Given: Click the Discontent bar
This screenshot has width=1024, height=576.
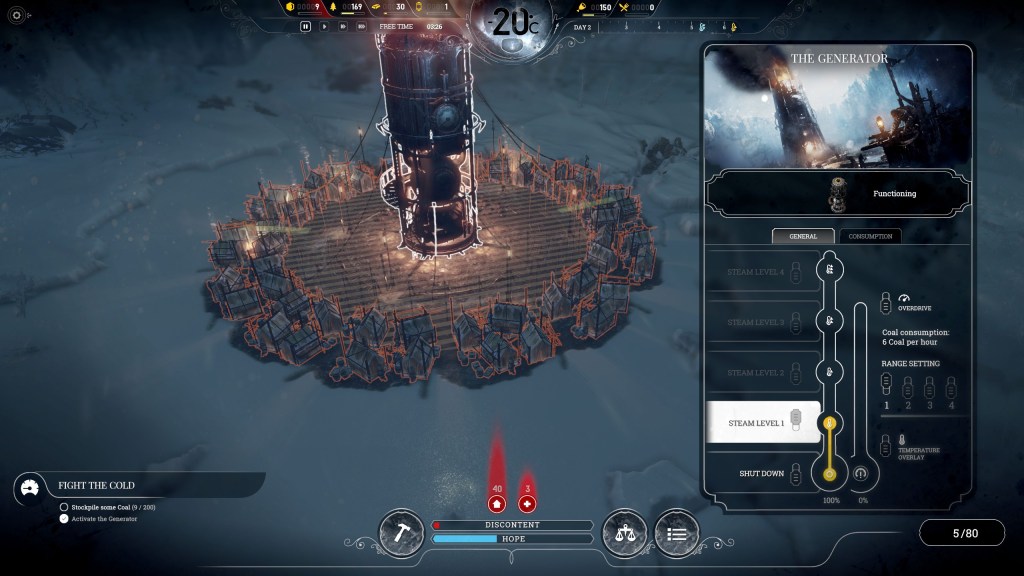Looking at the screenshot, I should pos(512,525).
